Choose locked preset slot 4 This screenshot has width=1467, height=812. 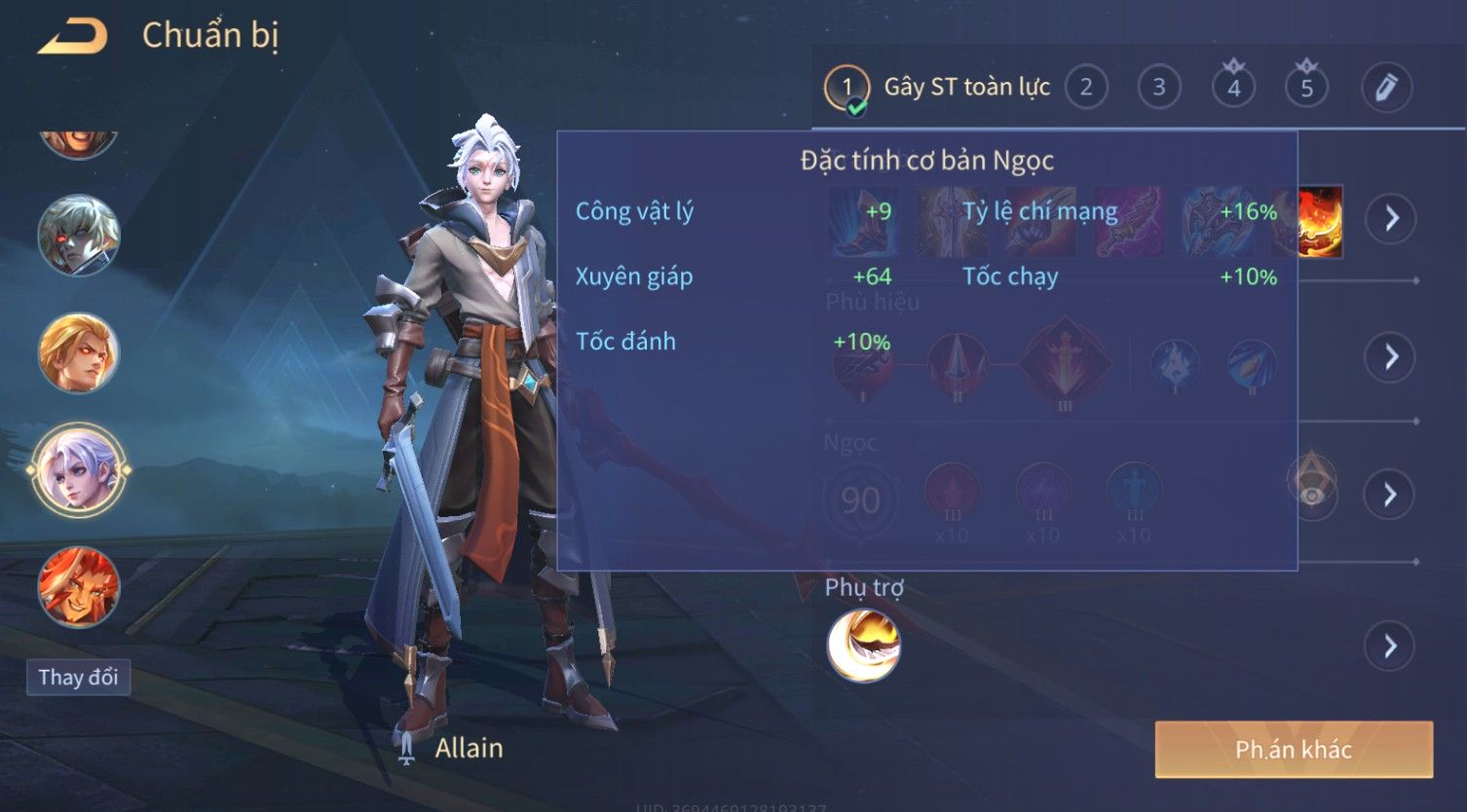click(x=1233, y=88)
